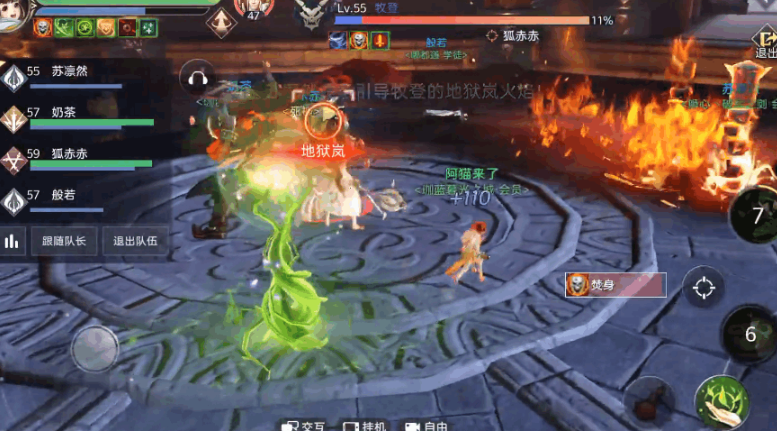Activate the skill showing cooldown 7

[756, 215]
